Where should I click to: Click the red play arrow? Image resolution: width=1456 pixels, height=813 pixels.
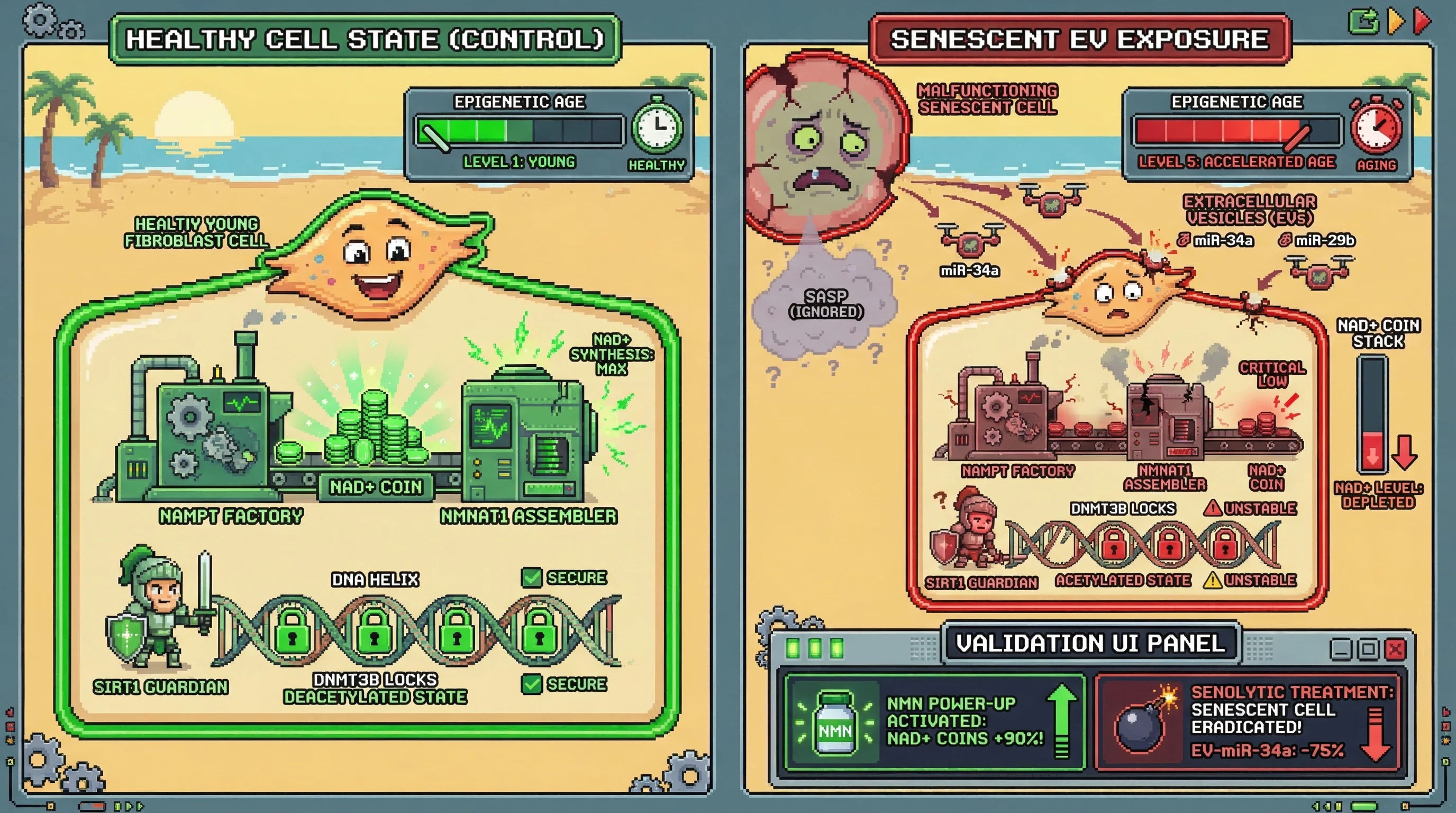click(1422, 21)
